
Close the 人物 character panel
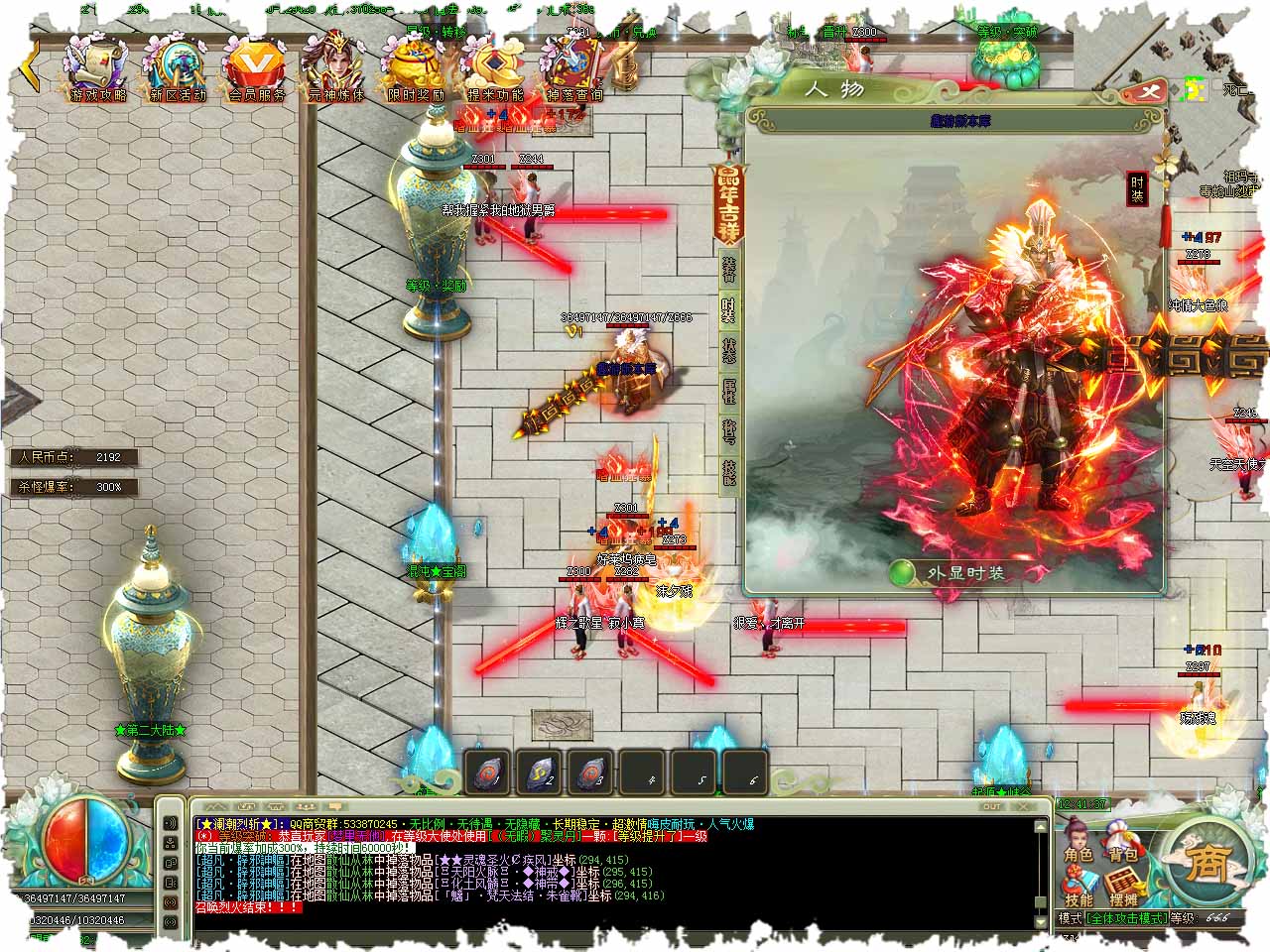coord(1150,92)
